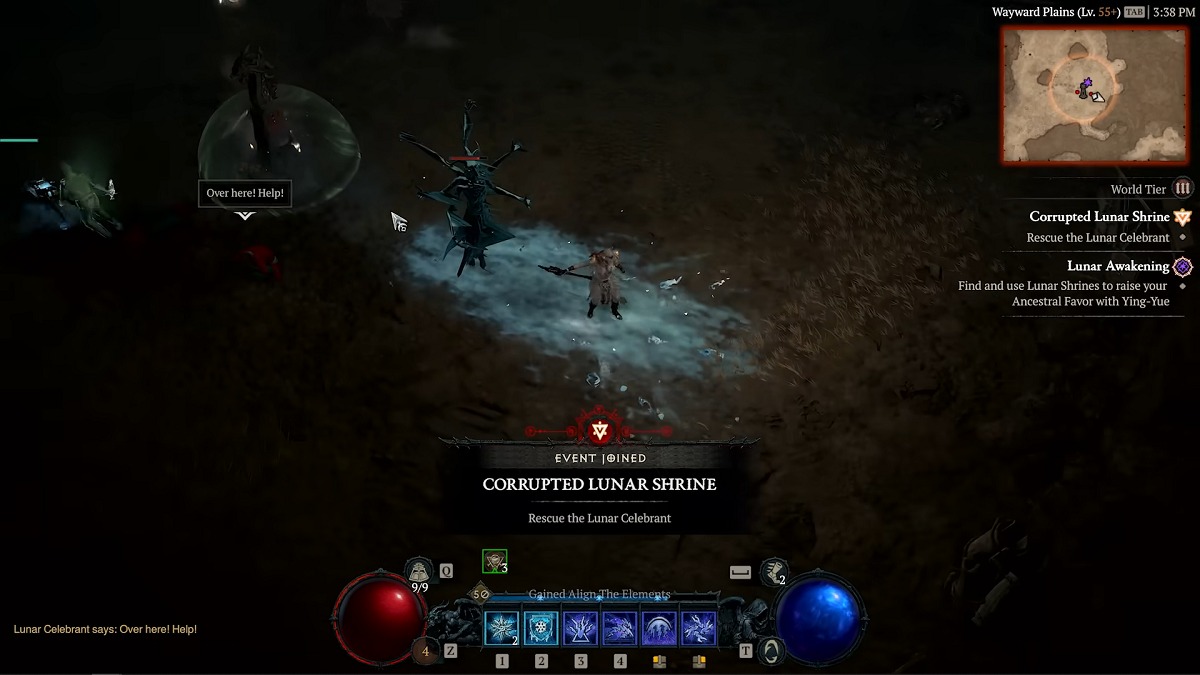Click the Corrupted Lunar Shrine event banner
This screenshot has width=1200, height=675.
tap(599, 484)
